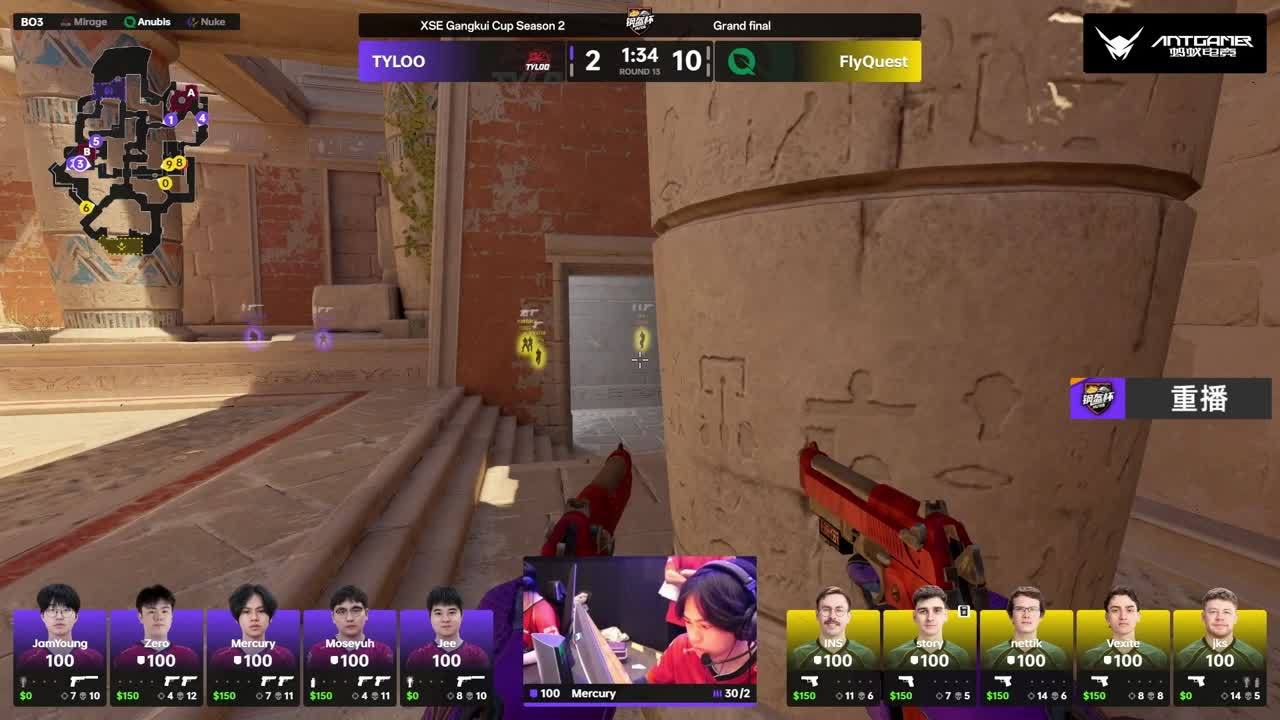The image size is (1280, 720).
Task: Select the Mirage map entry
Action: click(82, 22)
